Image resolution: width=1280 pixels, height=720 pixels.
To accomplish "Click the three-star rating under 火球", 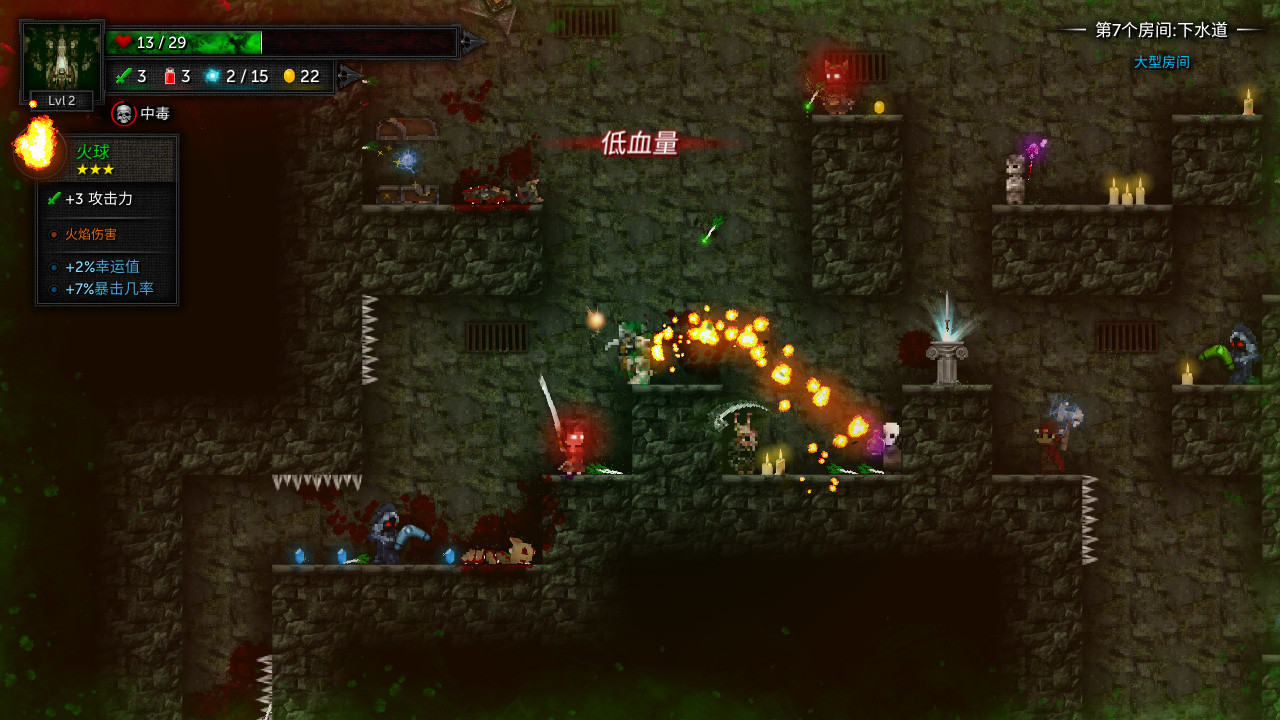I will click(95, 169).
